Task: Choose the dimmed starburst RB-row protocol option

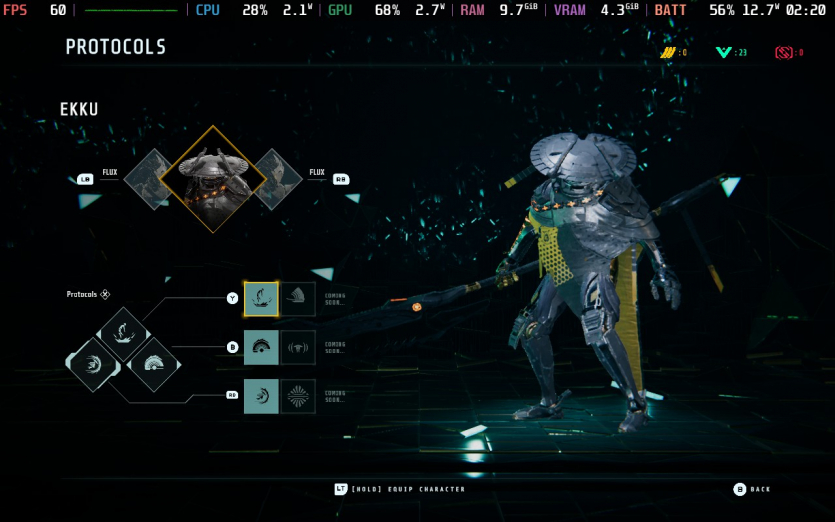Action: 298,396
